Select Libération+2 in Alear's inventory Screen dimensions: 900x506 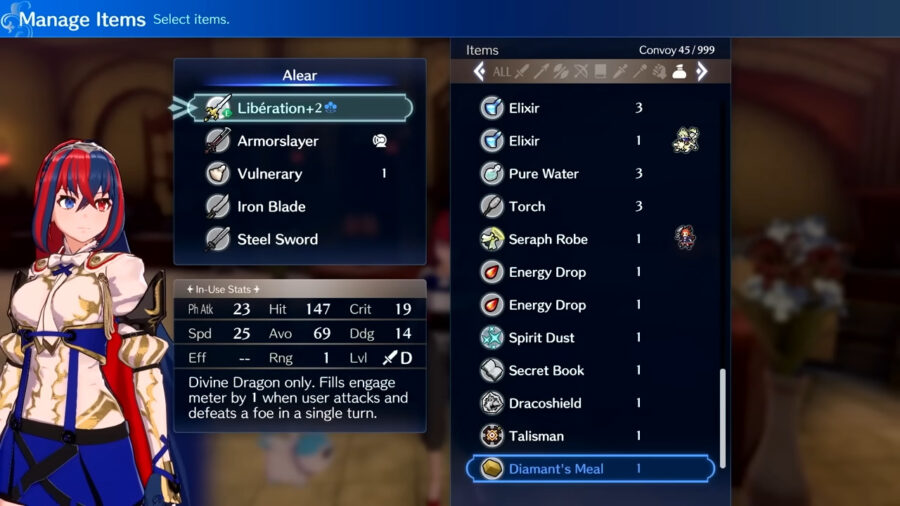tap(300, 108)
